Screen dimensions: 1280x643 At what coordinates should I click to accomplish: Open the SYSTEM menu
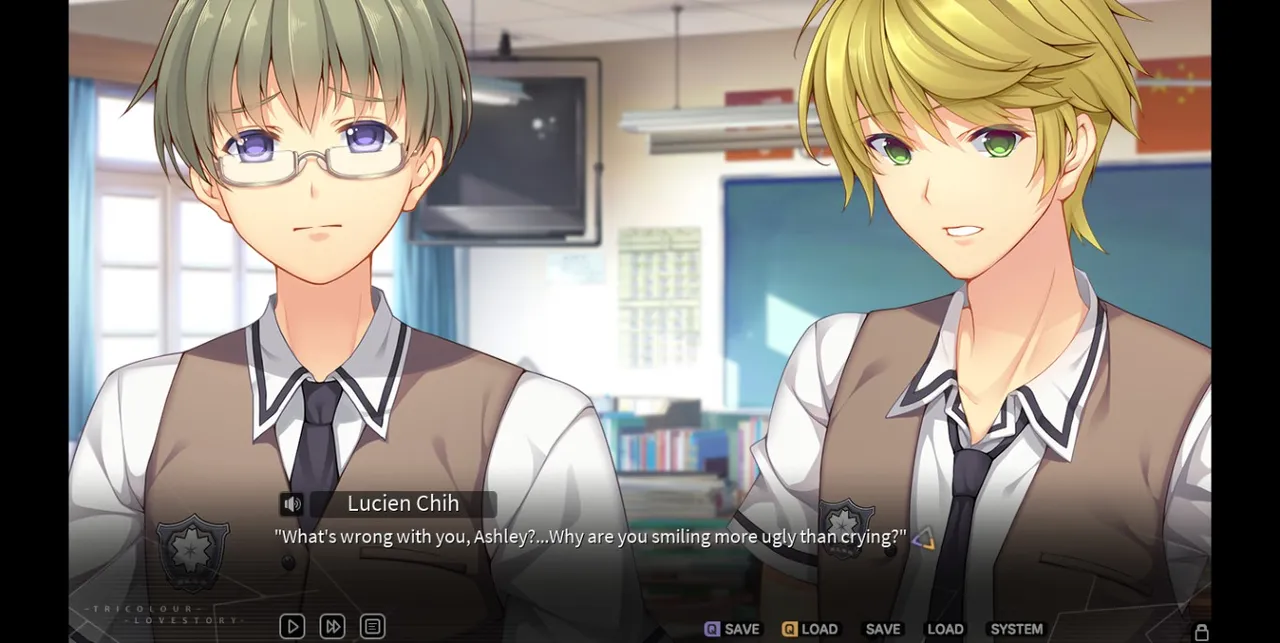point(1016,629)
